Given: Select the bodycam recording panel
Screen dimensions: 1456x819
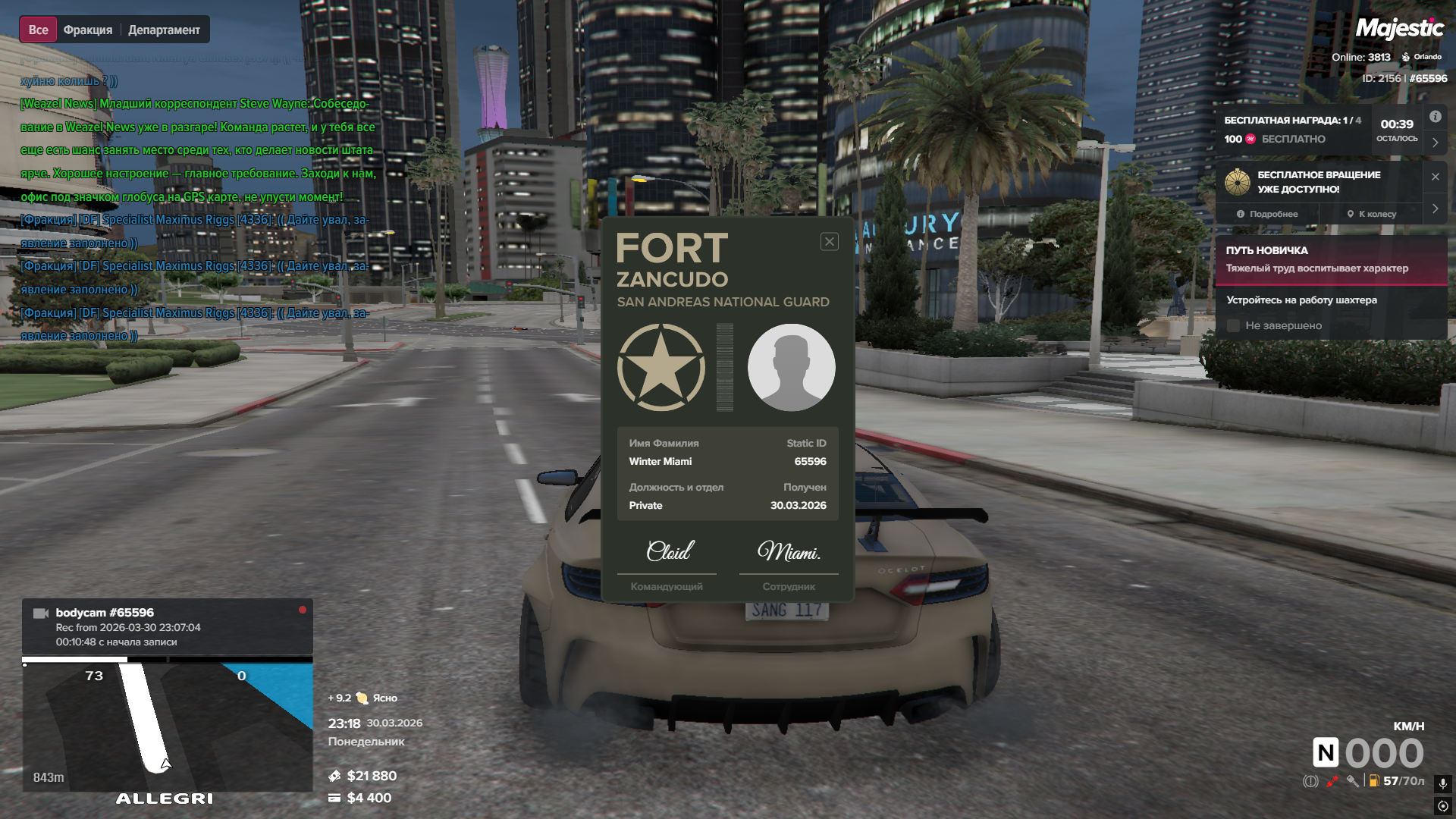Looking at the screenshot, I should click(167, 626).
